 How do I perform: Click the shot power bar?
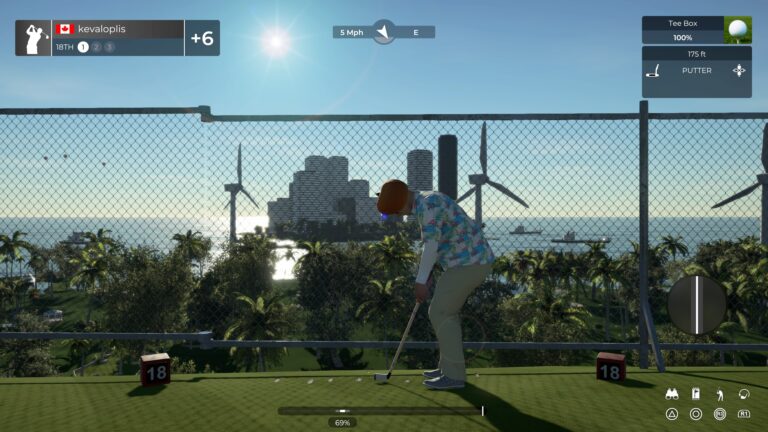(x=381, y=410)
